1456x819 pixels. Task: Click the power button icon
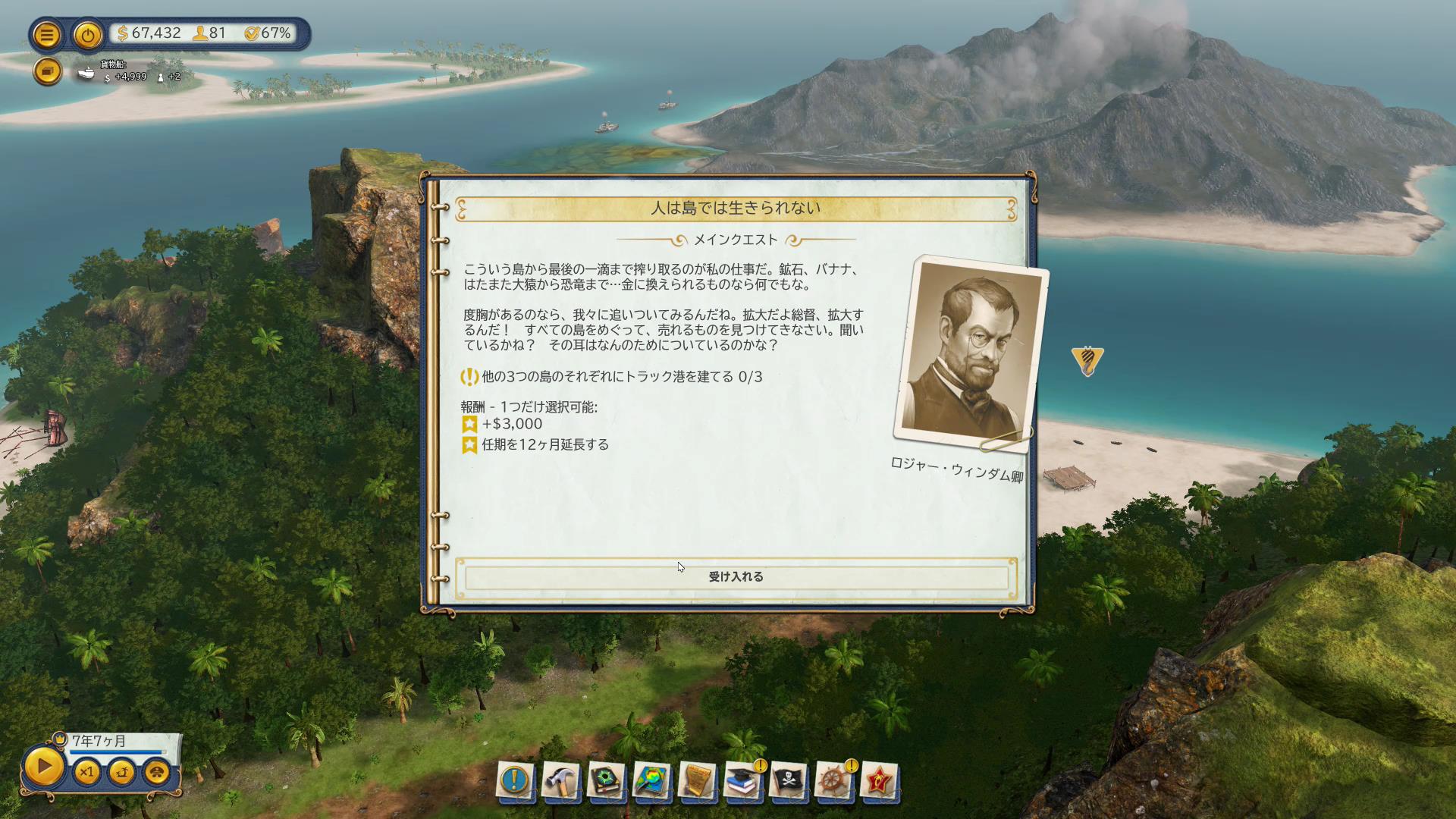click(88, 35)
